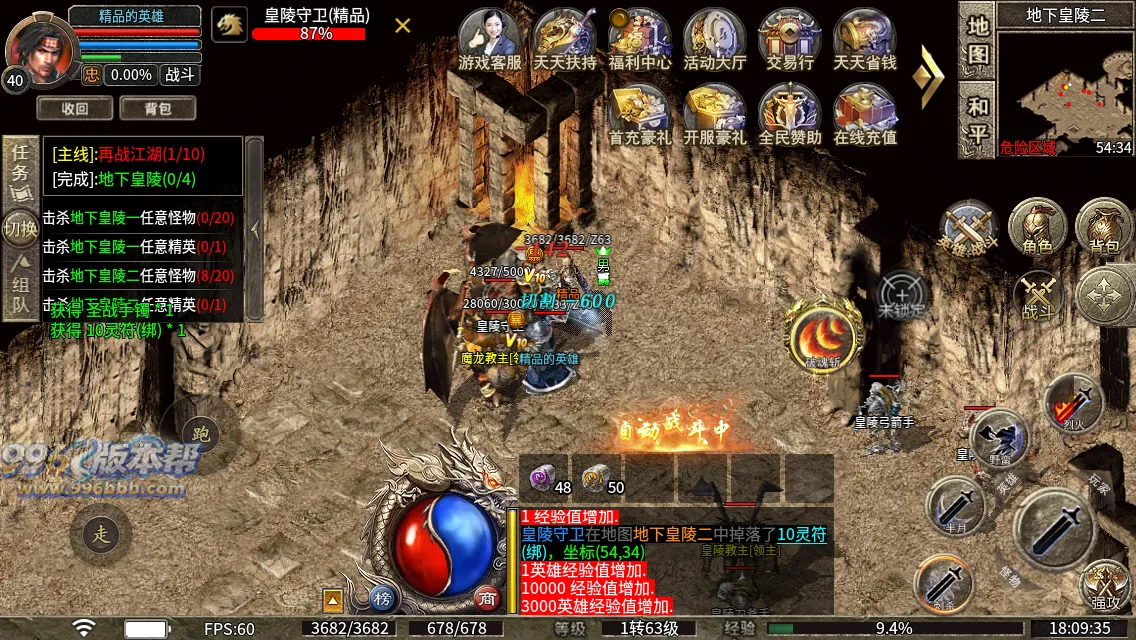The width and height of the screenshot is (1136, 640).
Task: Open the 交易行 trading house
Action: 789,38
